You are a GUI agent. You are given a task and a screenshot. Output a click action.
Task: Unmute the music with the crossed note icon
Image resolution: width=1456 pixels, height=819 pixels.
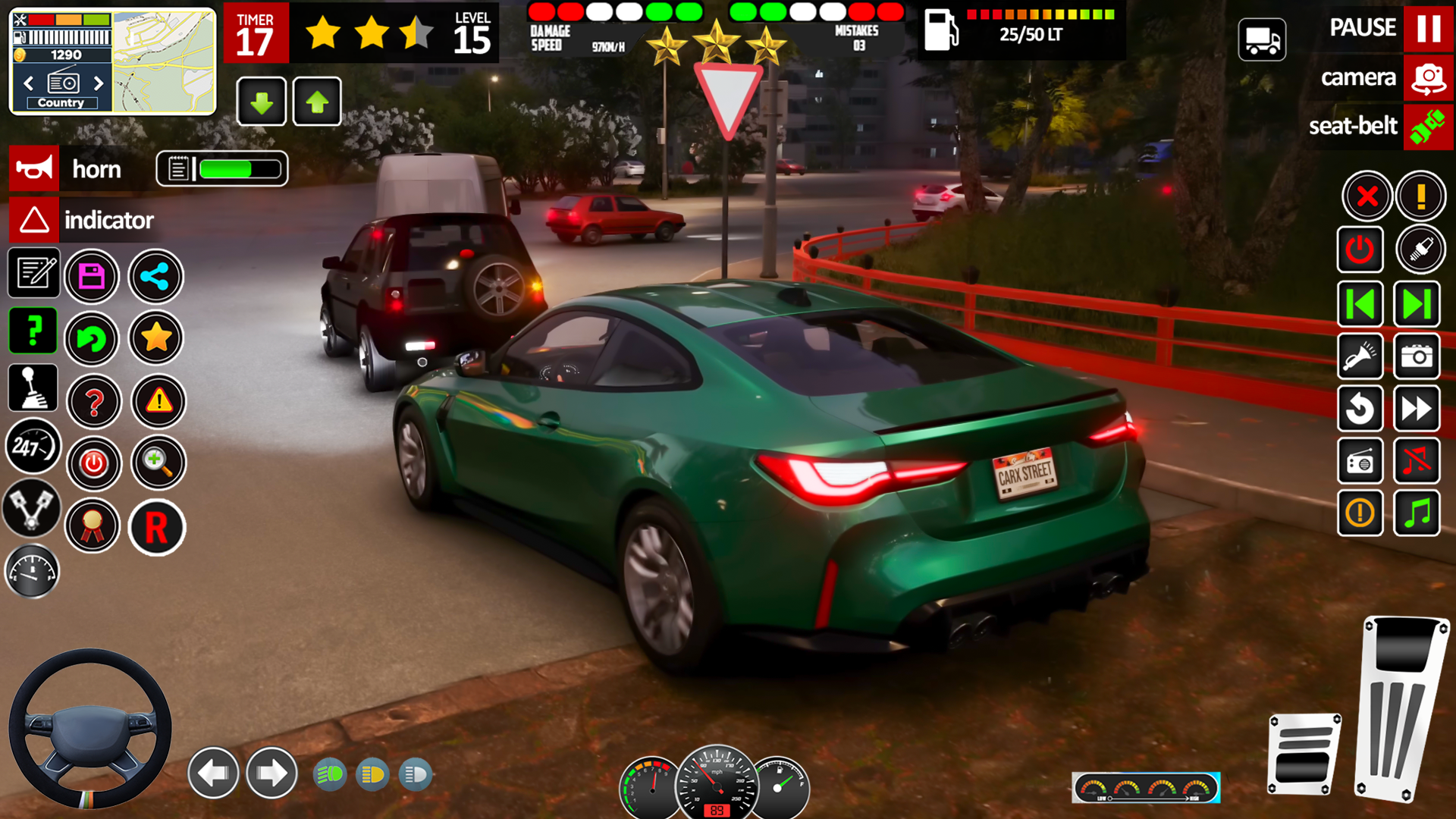(x=1417, y=461)
